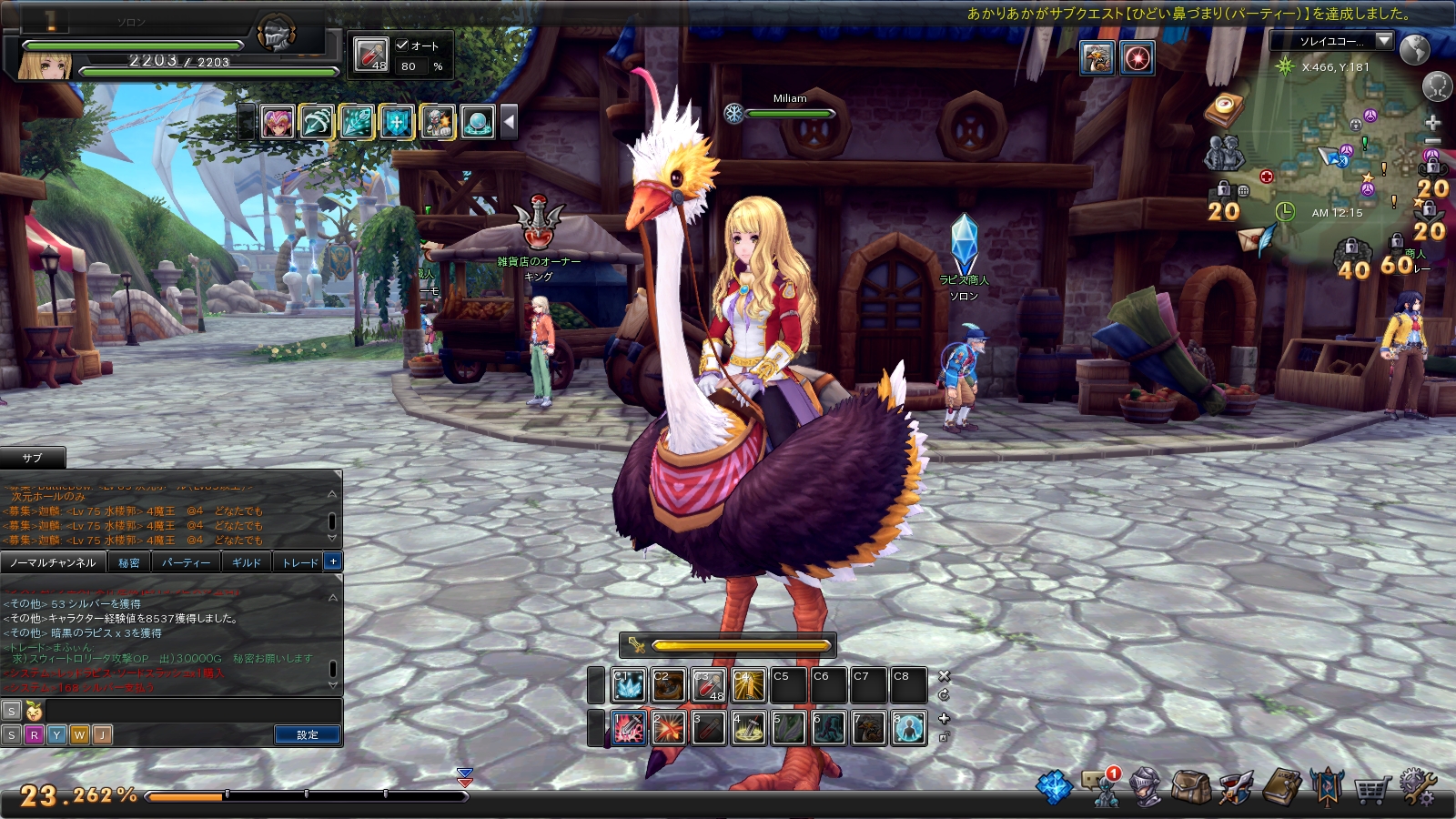Open the world map globe icon
Image resolution: width=1456 pixels, height=819 pixels.
[1414, 49]
